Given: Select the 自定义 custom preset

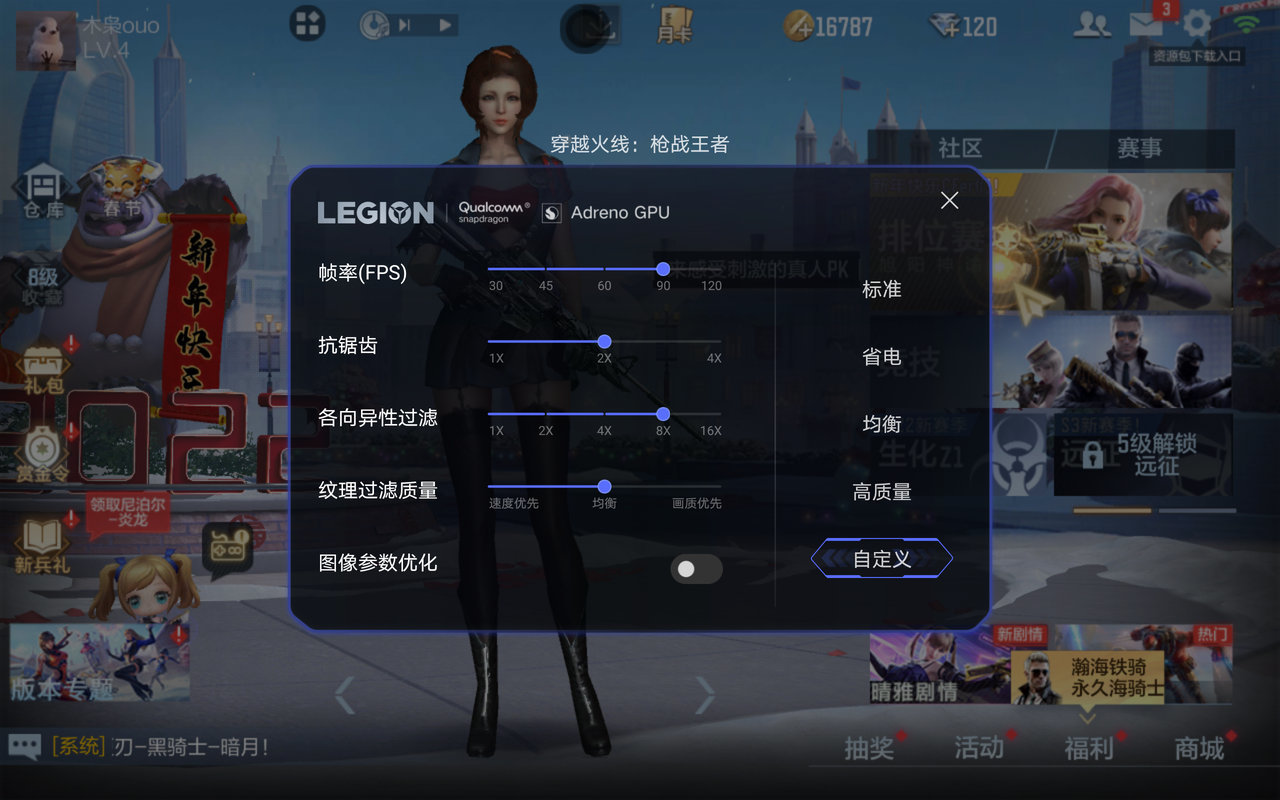Looking at the screenshot, I should [881, 559].
